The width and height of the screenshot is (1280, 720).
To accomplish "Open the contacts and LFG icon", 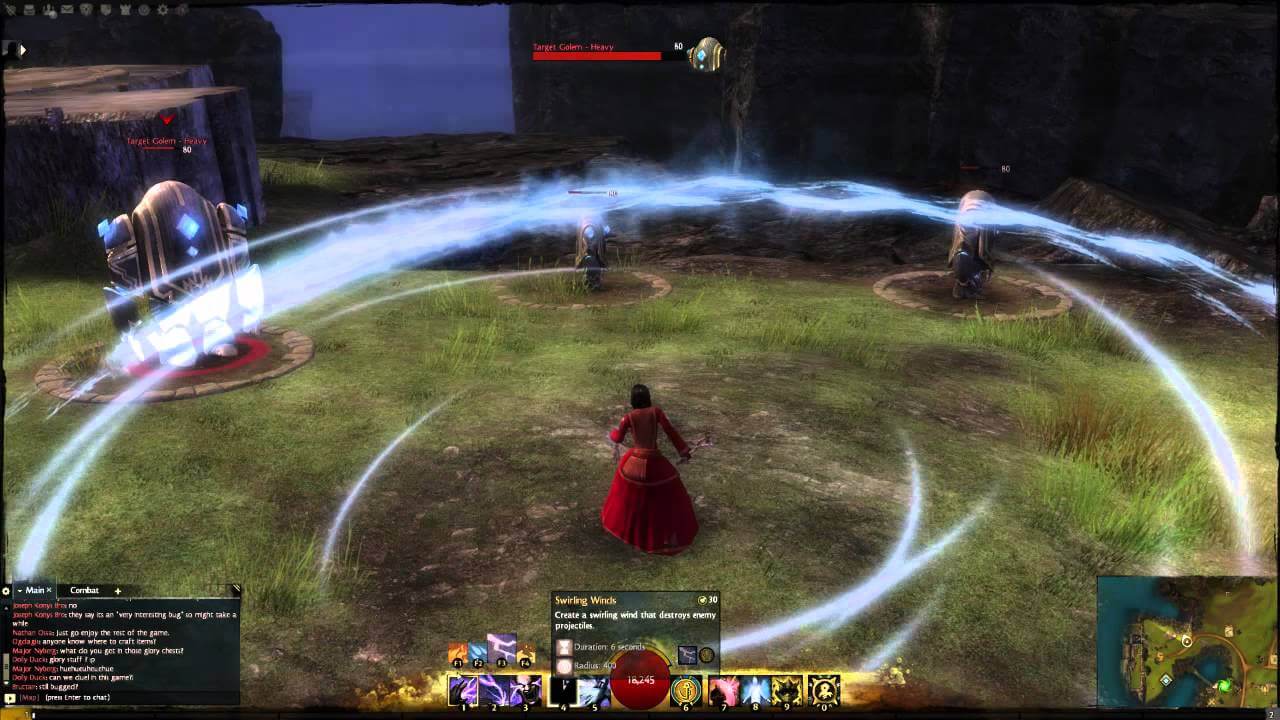I will point(49,10).
